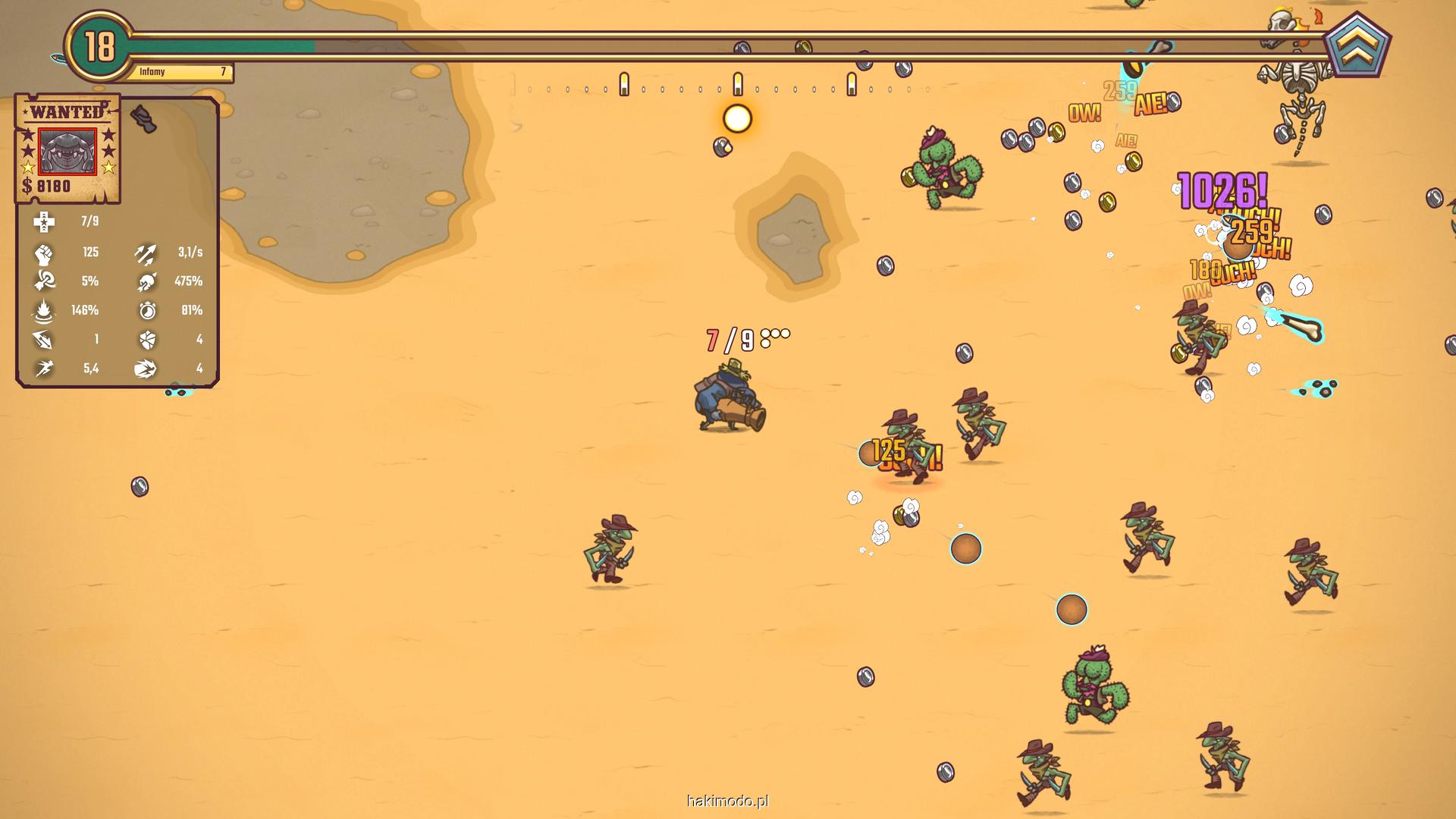Select the flame area stat icon

[x=44, y=311]
